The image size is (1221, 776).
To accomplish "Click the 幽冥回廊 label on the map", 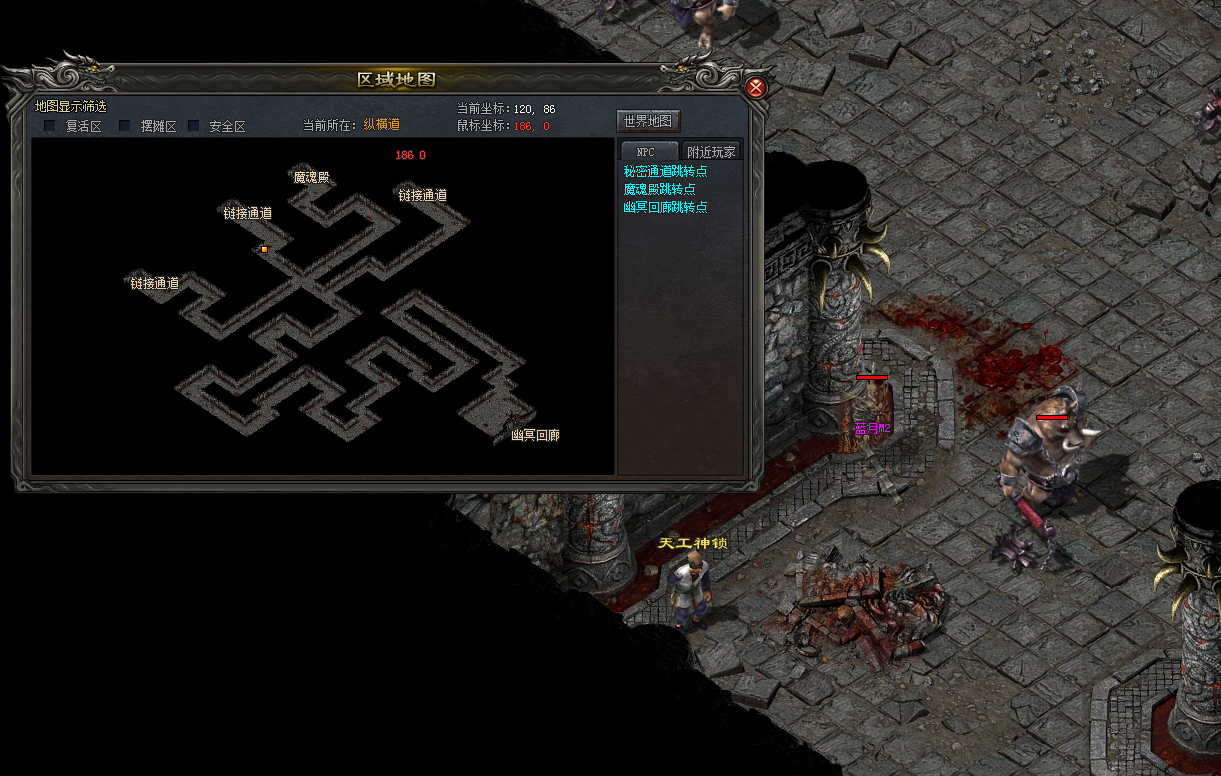I will [535, 435].
